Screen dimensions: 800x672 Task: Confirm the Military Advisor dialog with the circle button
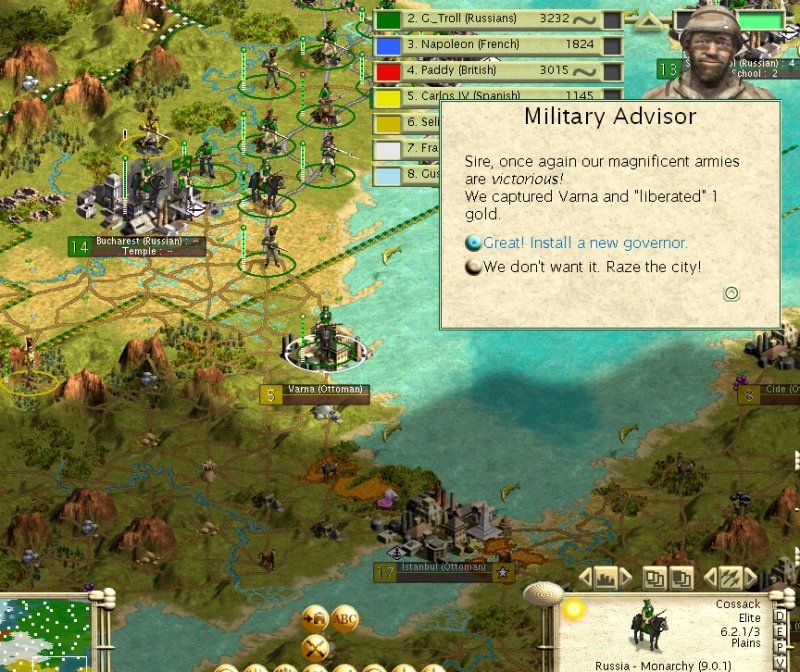point(731,293)
